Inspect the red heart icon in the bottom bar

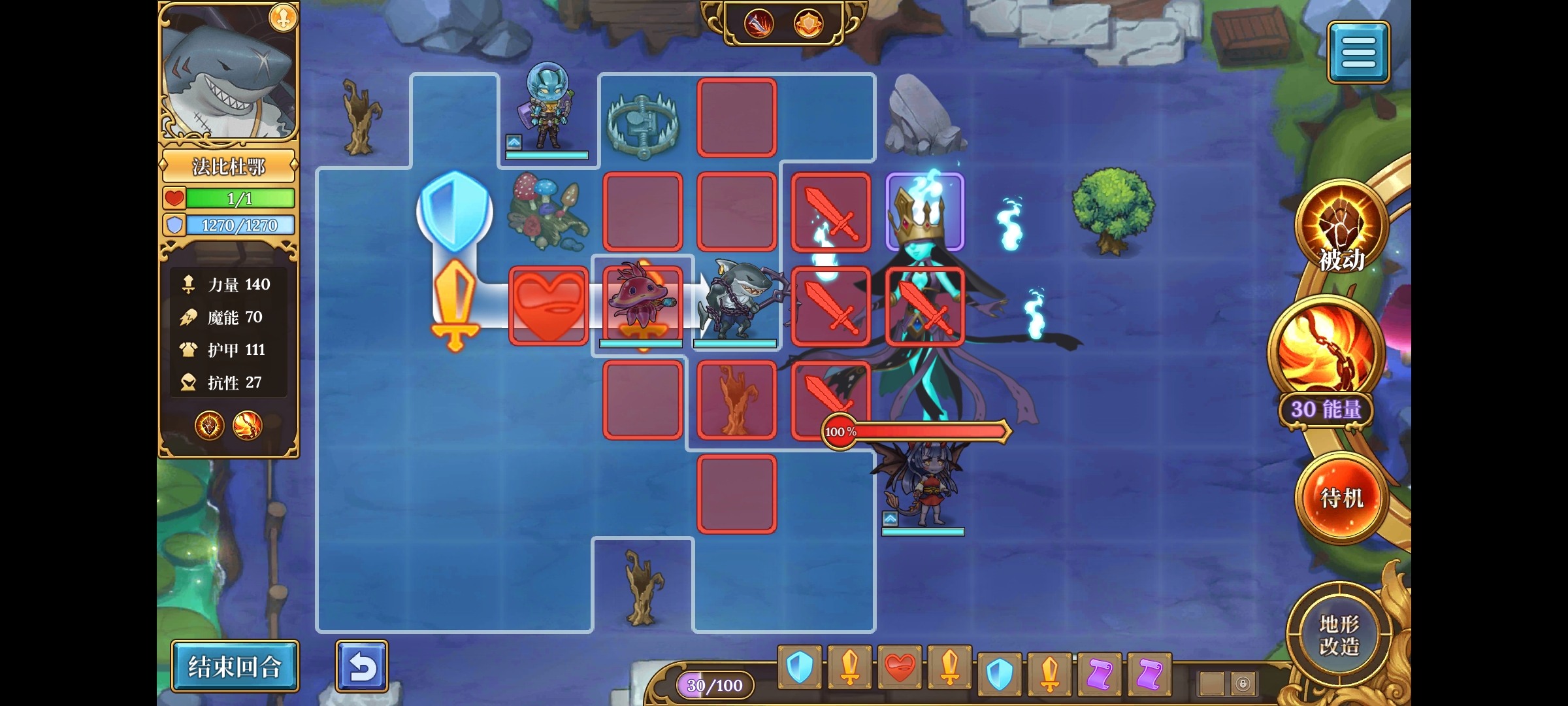click(900, 668)
